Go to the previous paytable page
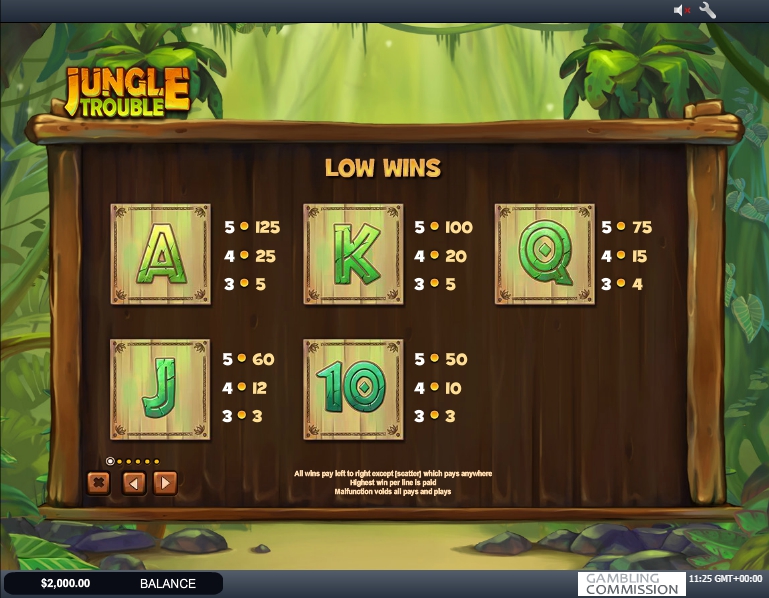769x598 pixels. [134, 483]
